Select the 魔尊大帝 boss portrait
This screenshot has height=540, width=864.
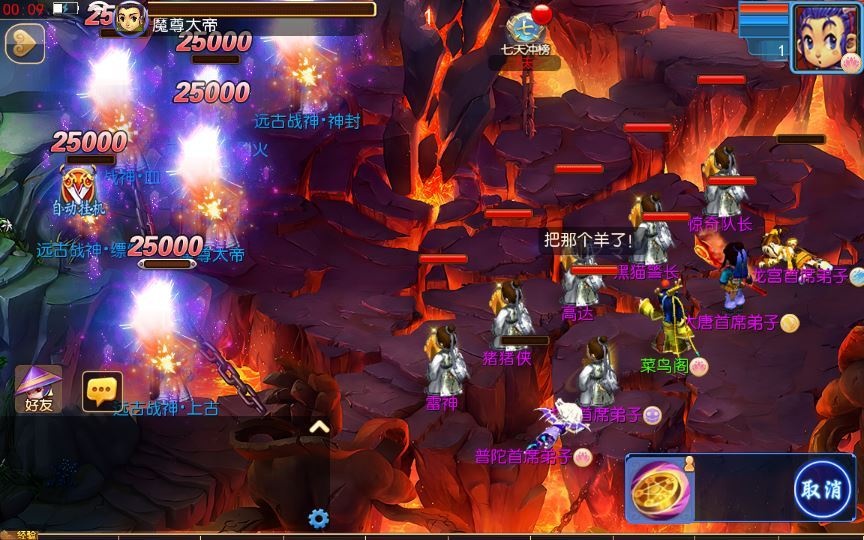[x=131, y=17]
